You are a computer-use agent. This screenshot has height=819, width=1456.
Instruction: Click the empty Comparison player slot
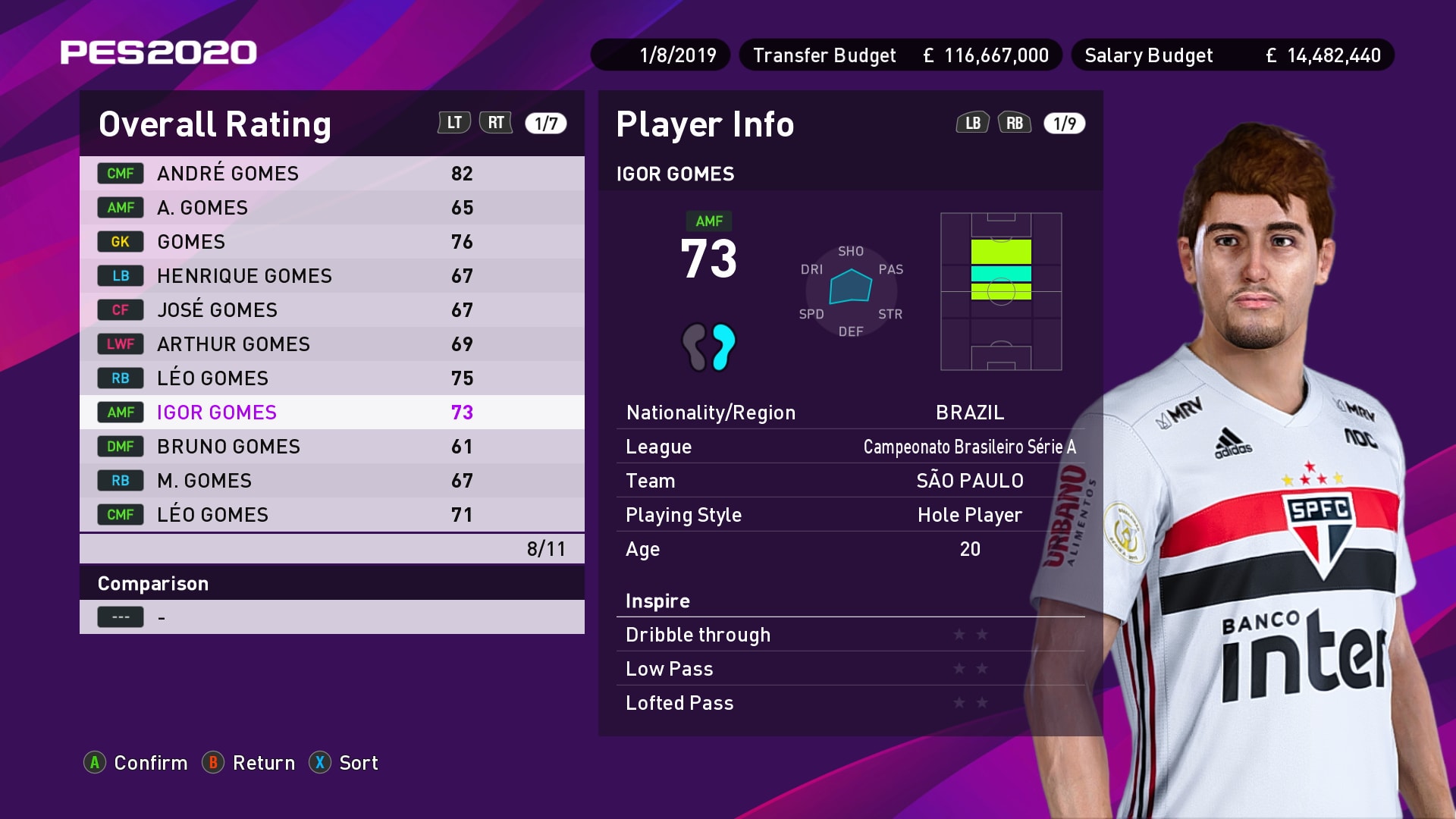[x=331, y=617]
